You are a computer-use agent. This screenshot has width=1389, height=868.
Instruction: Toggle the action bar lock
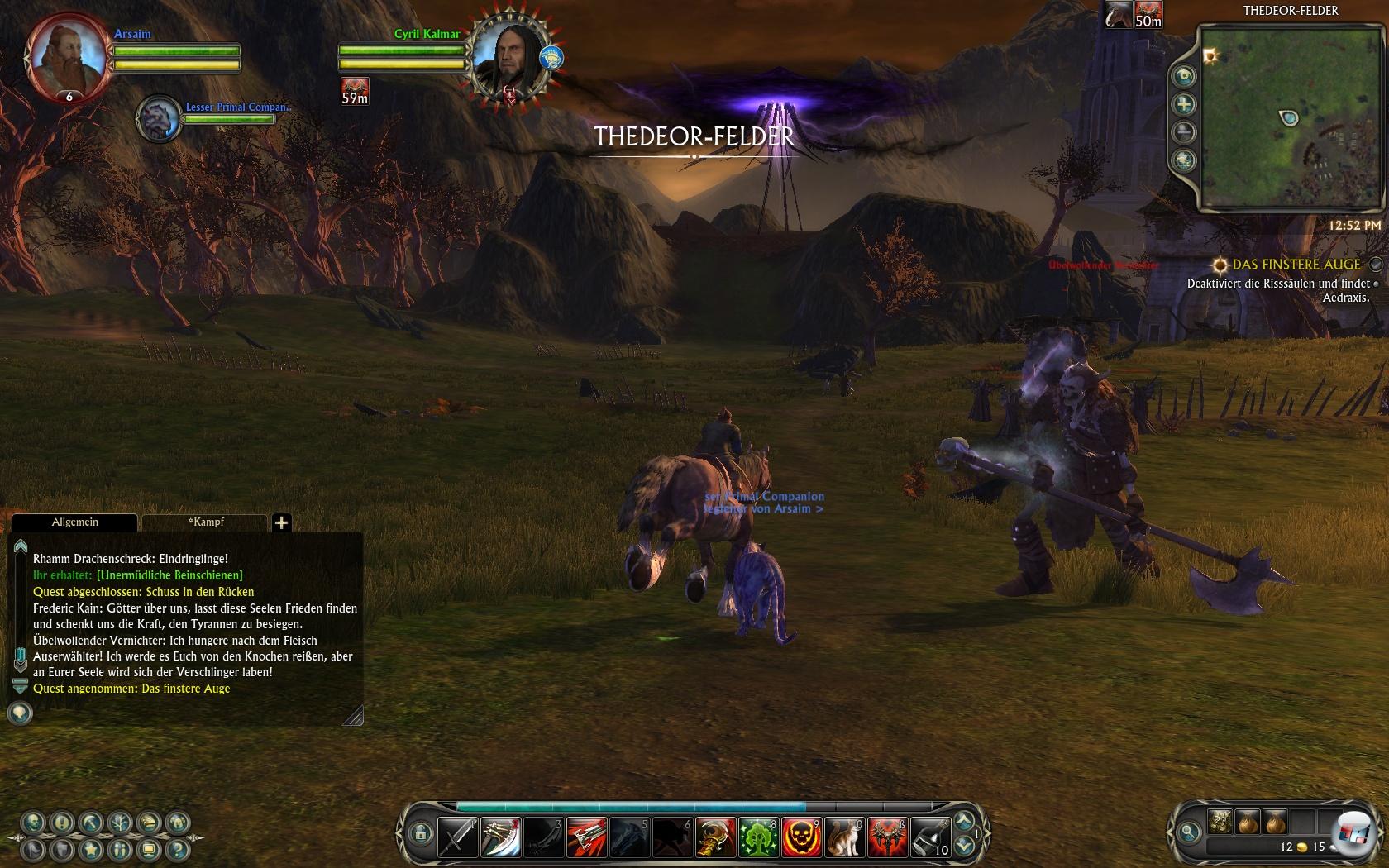point(420,832)
